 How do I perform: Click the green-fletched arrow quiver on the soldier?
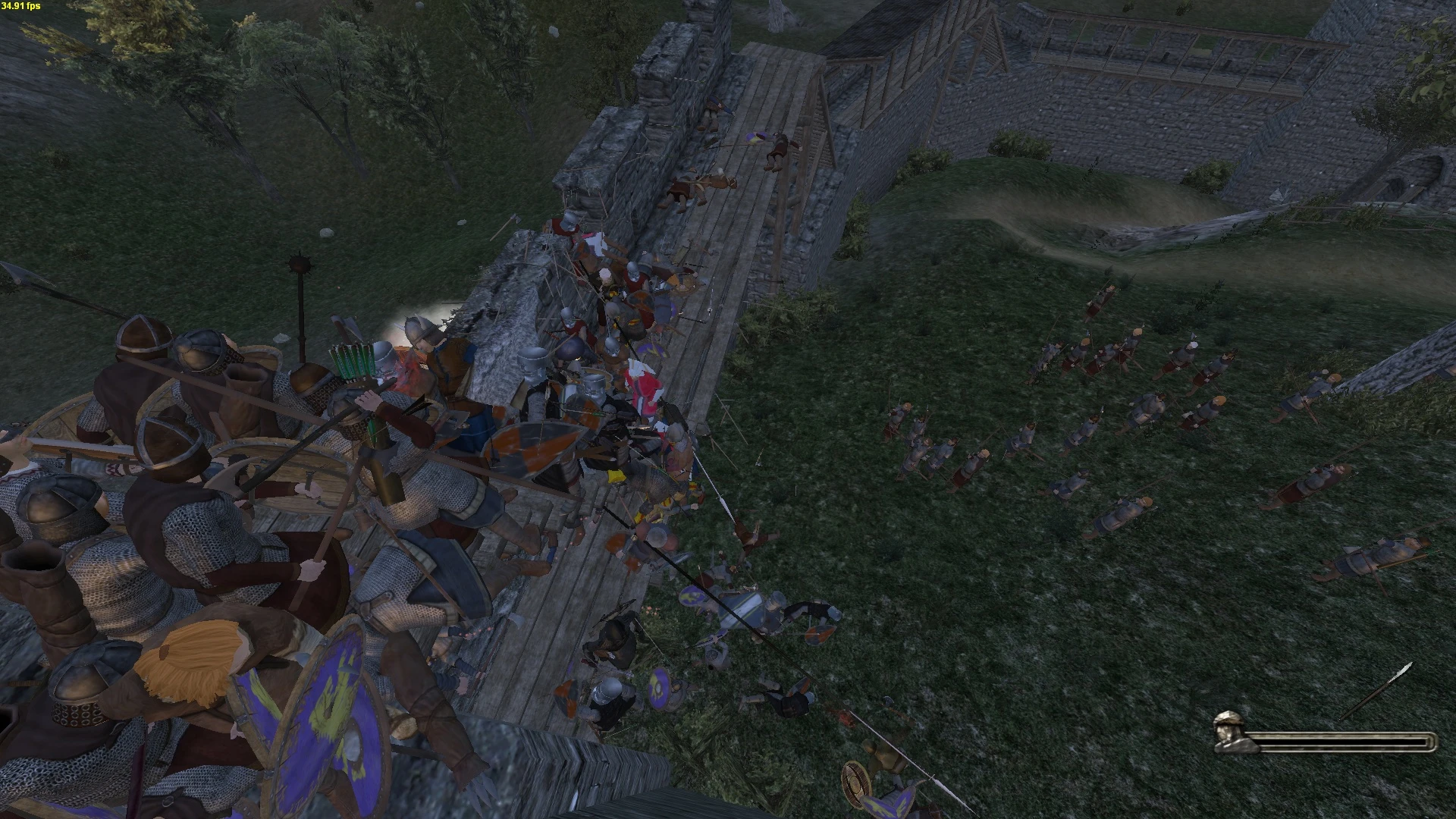pos(353,362)
